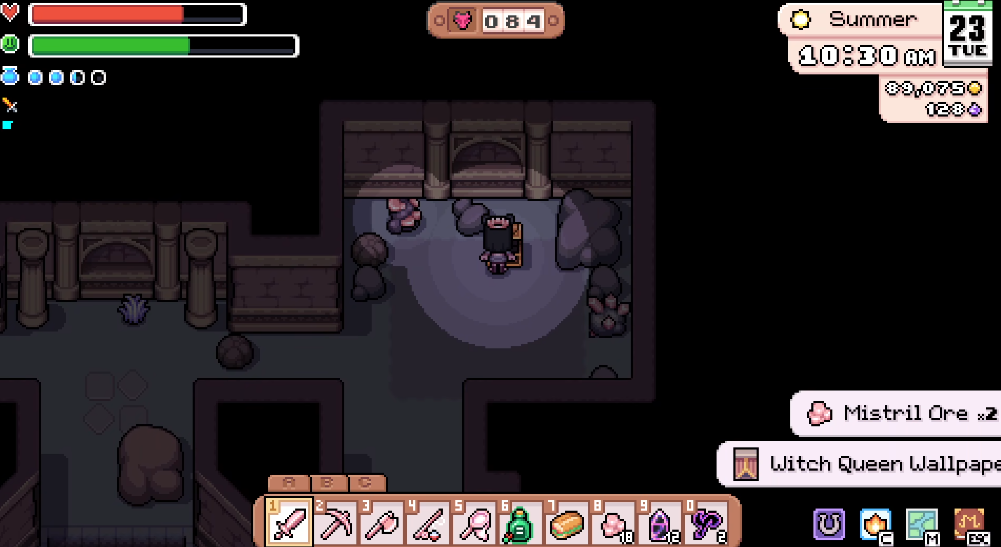Open the map icon

point(921,523)
